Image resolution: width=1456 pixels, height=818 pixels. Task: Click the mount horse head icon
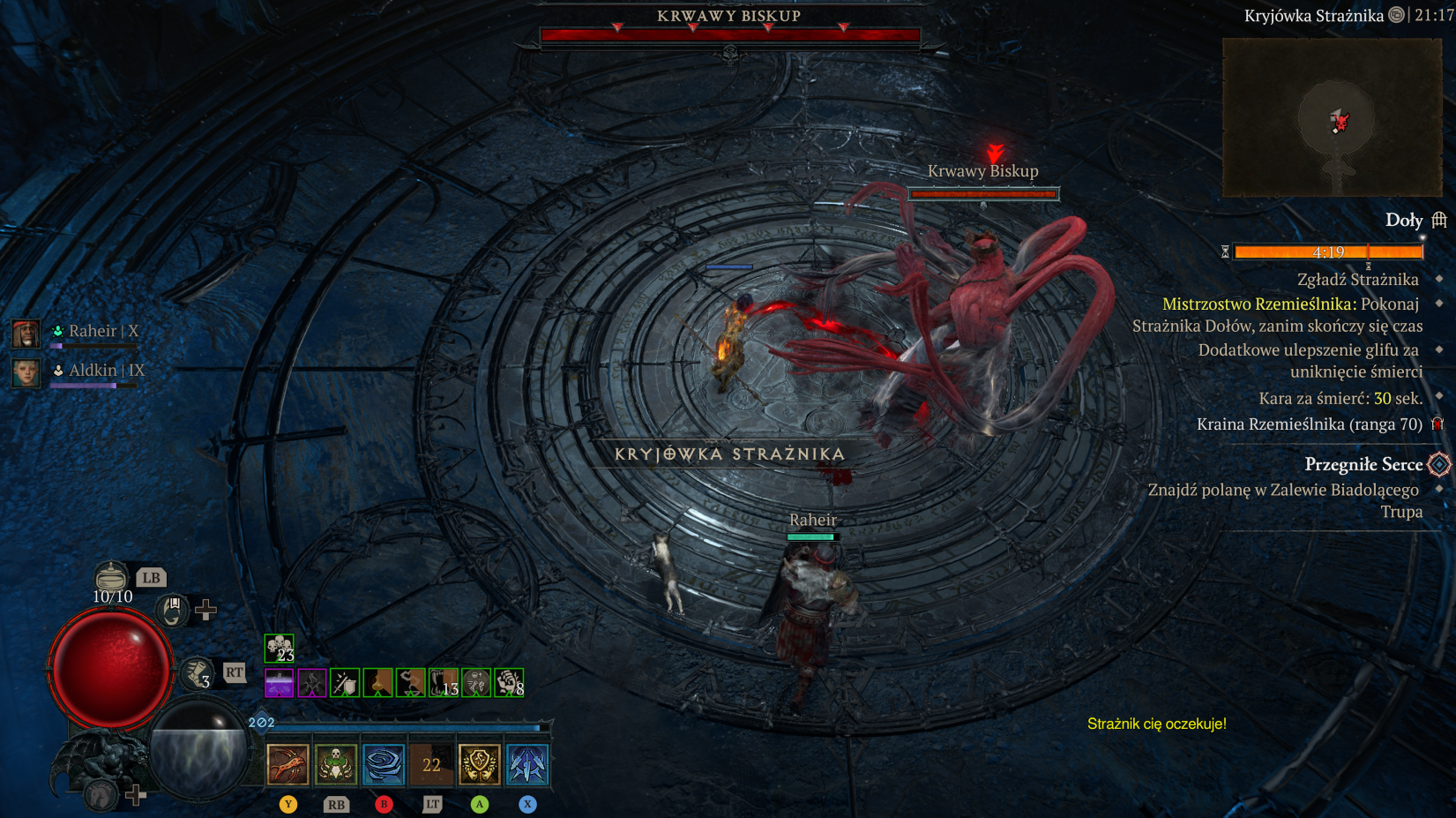(101, 794)
